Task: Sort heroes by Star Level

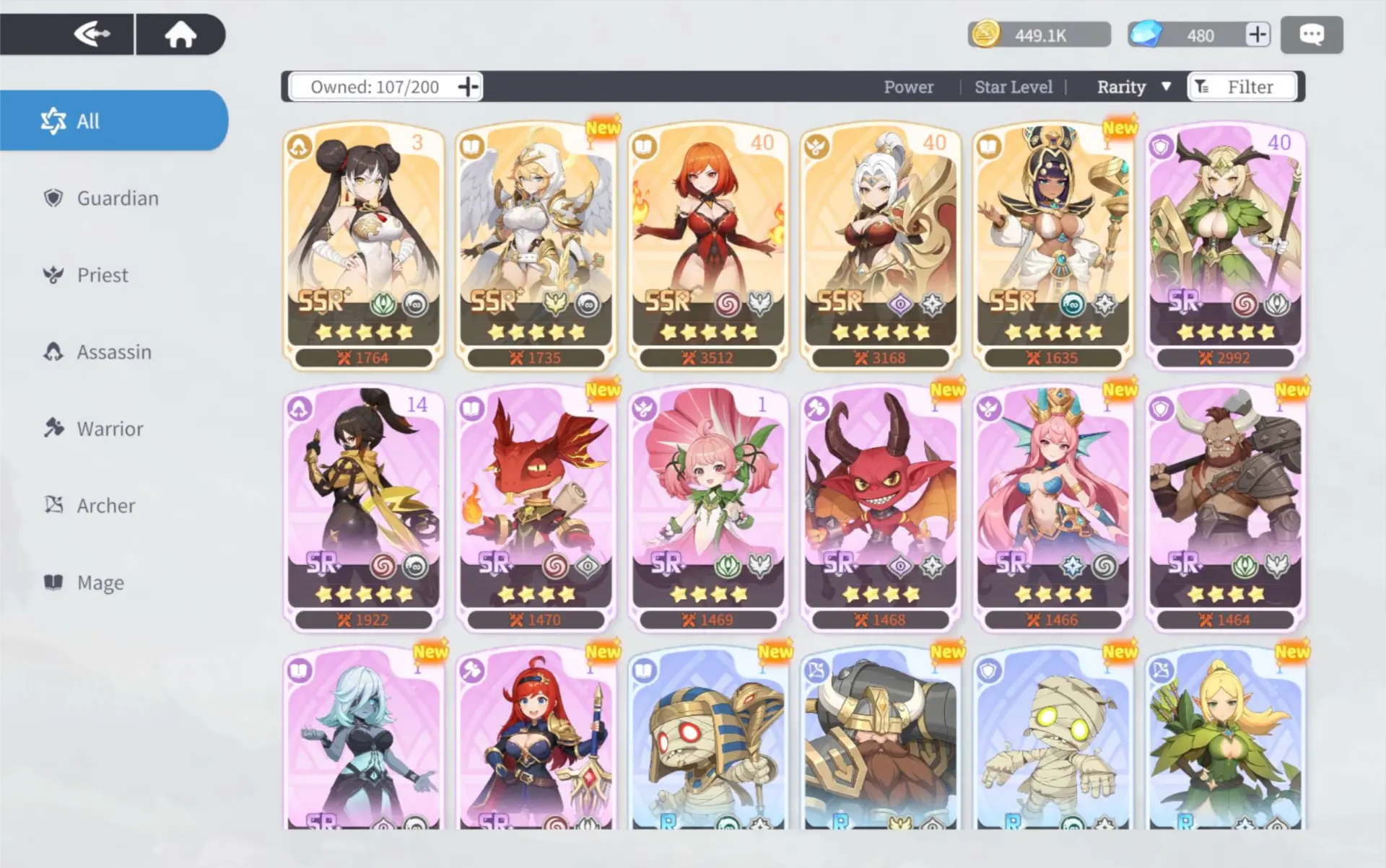Action: click(x=1013, y=87)
